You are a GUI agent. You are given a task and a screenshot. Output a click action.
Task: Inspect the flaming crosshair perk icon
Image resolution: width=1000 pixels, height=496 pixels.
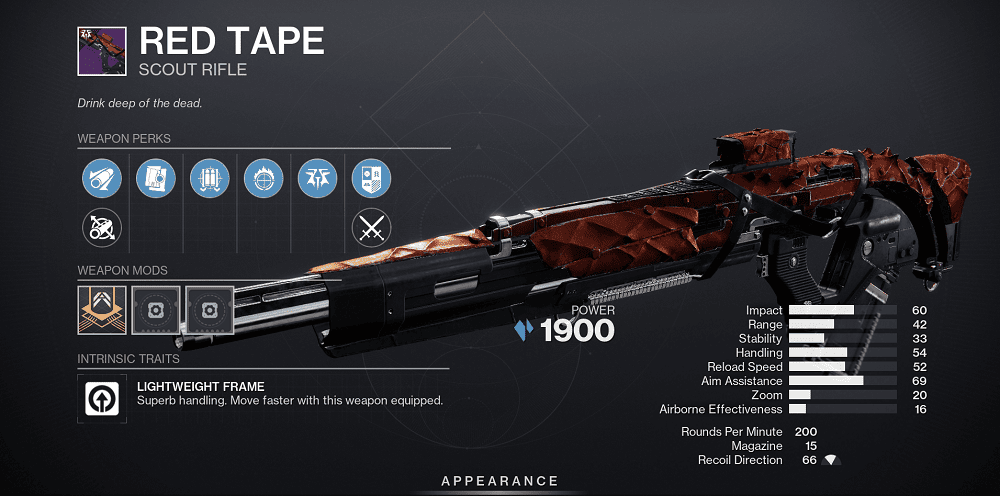[263, 181]
